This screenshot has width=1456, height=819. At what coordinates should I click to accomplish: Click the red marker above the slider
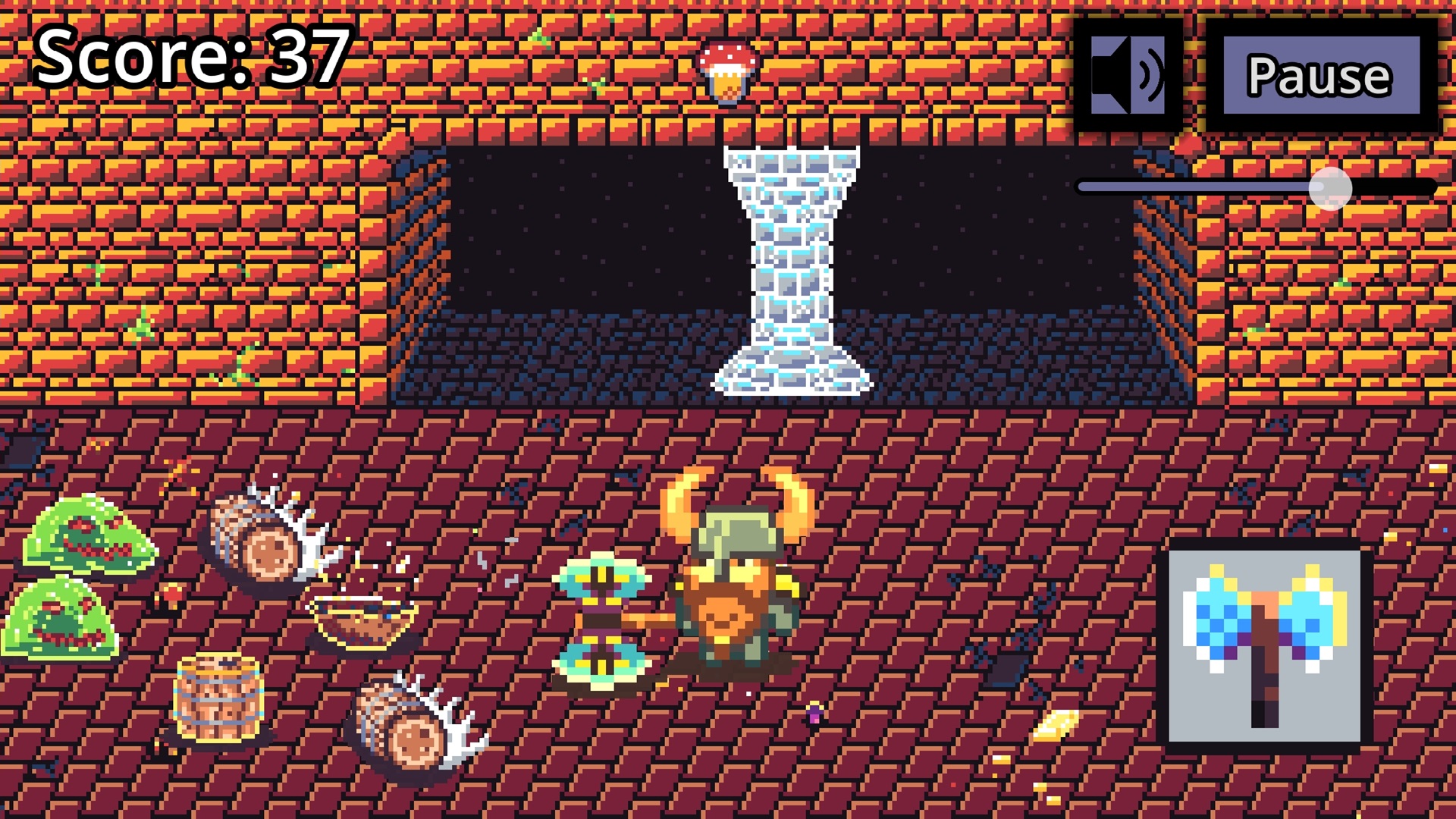1188,144
